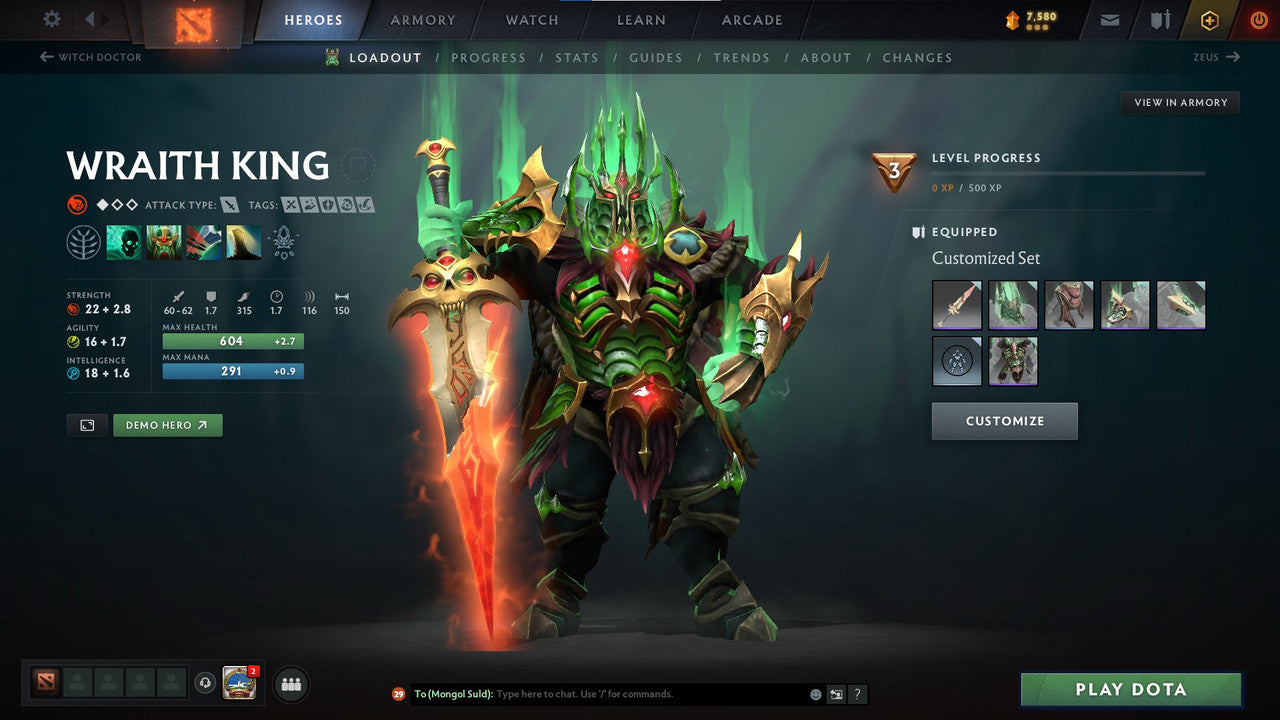Open the voice chat headphone icon
The image size is (1280, 720).
click(x=205, y=683)
